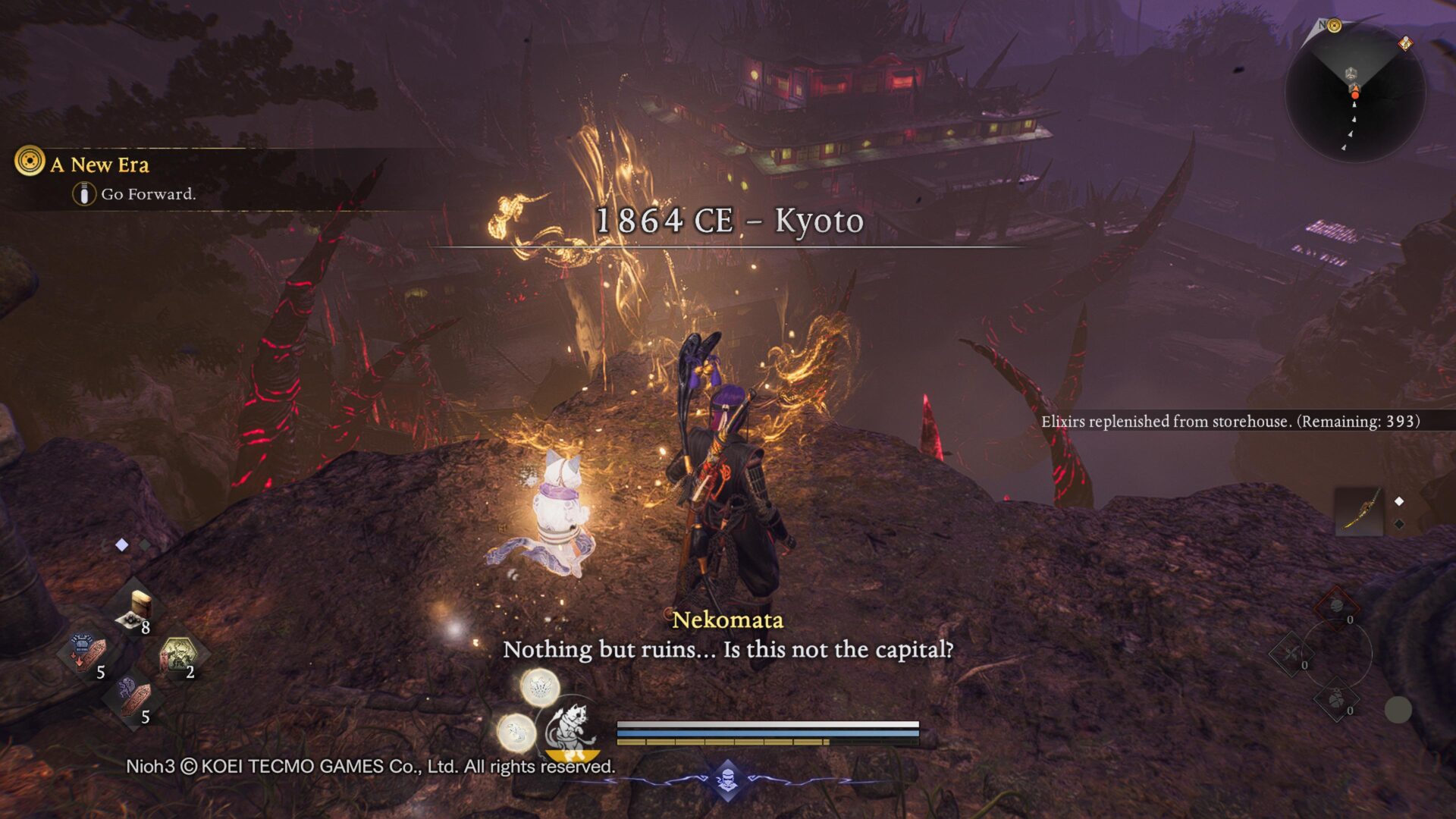Select the bottom grenade ninjutsu slot
Image resolution: width=1456 pixels, height=819 pixels.
coord(1336,699)
